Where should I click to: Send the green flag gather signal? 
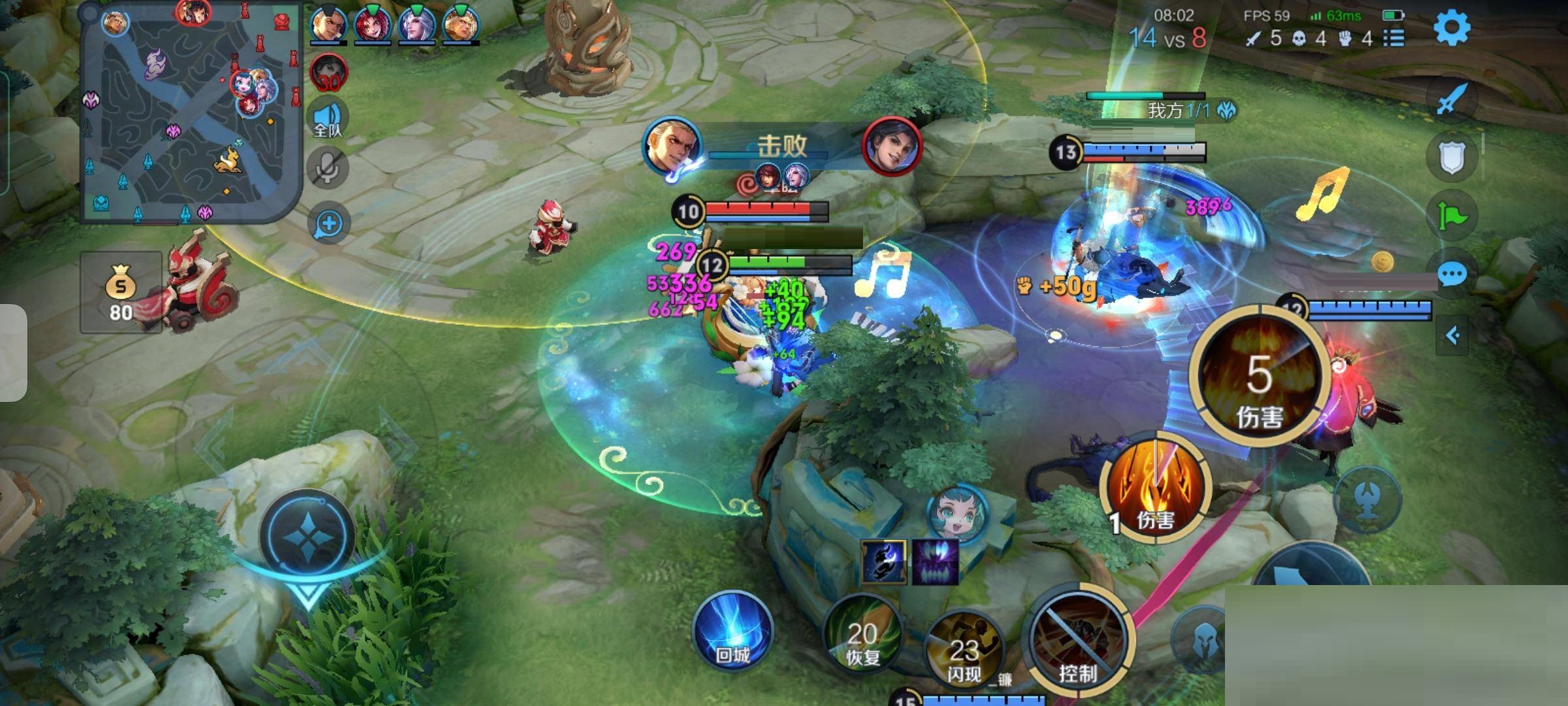click(x=1451, y=214)
